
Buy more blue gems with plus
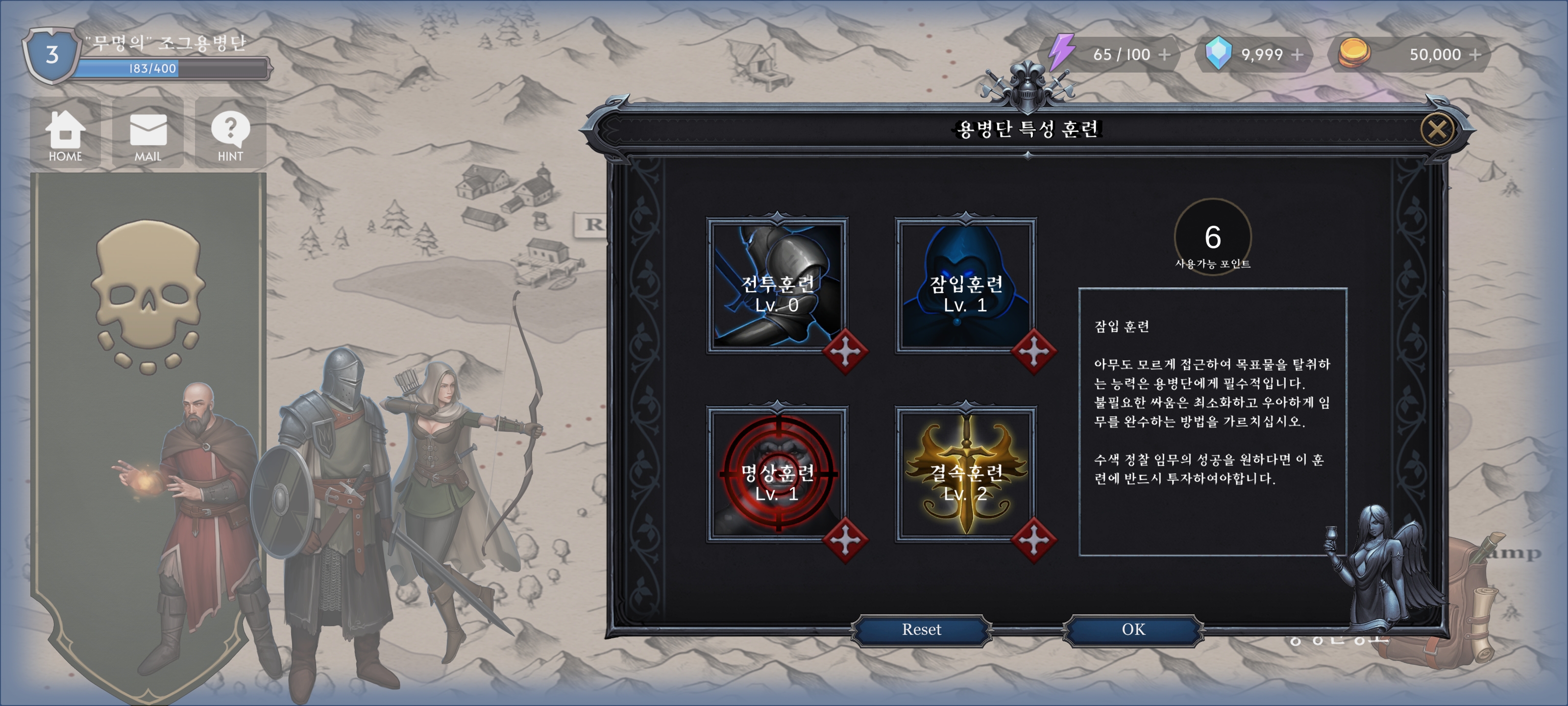pos(1297,55)
